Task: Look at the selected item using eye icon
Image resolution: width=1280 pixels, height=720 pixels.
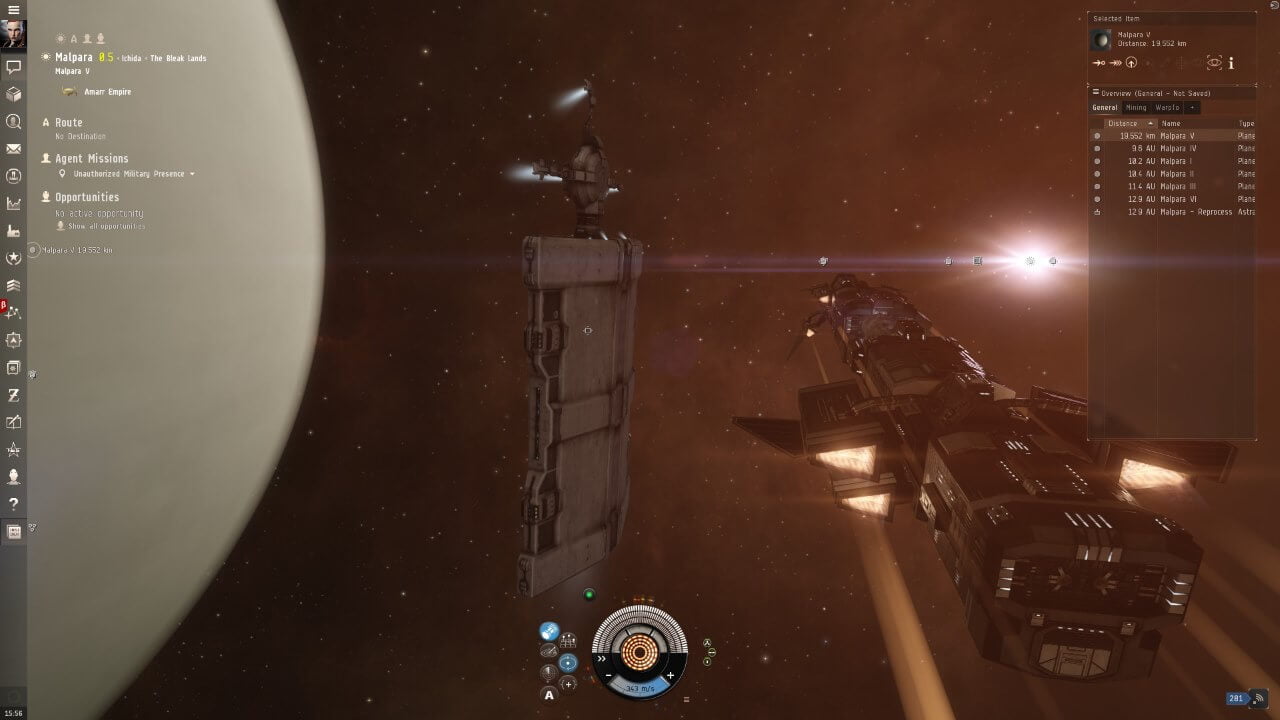Action: [x=1214, y=63]
